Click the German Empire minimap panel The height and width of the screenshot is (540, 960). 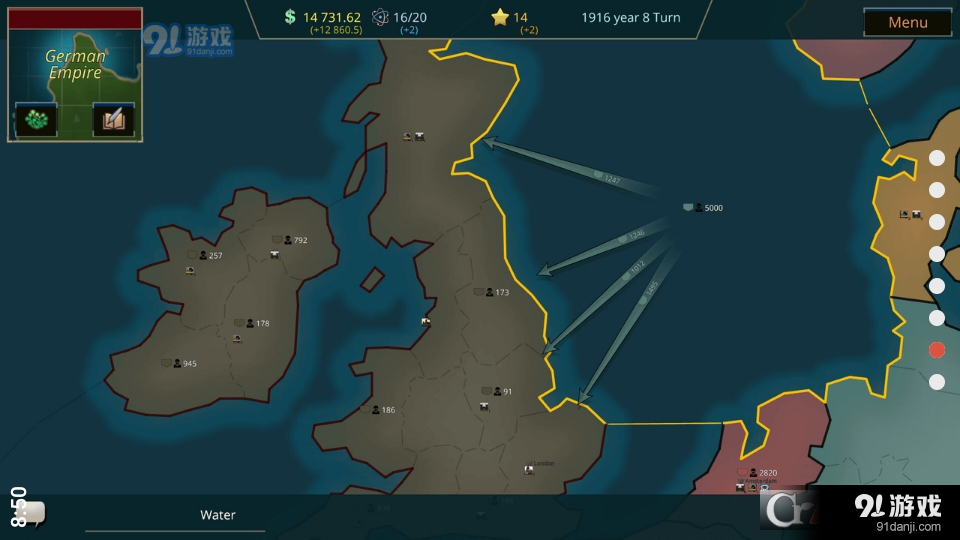click(x=75, y=64)
